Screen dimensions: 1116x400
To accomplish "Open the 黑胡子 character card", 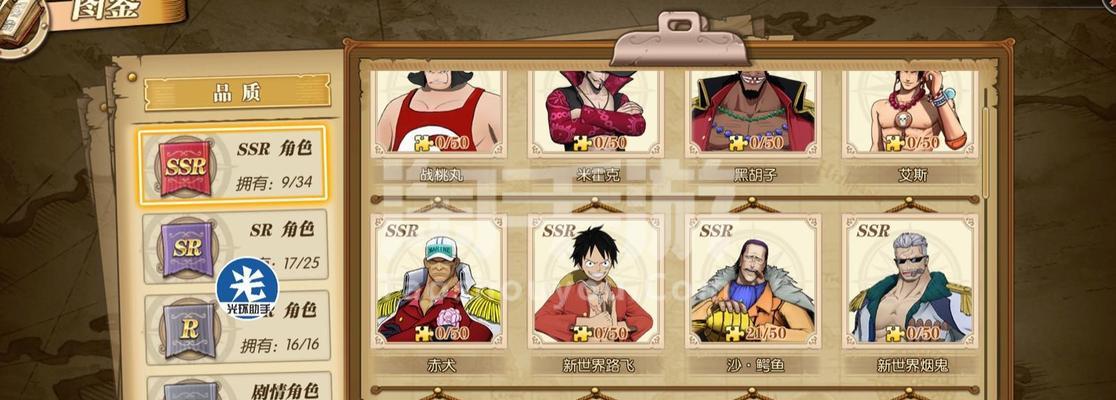I will [753, 113].
